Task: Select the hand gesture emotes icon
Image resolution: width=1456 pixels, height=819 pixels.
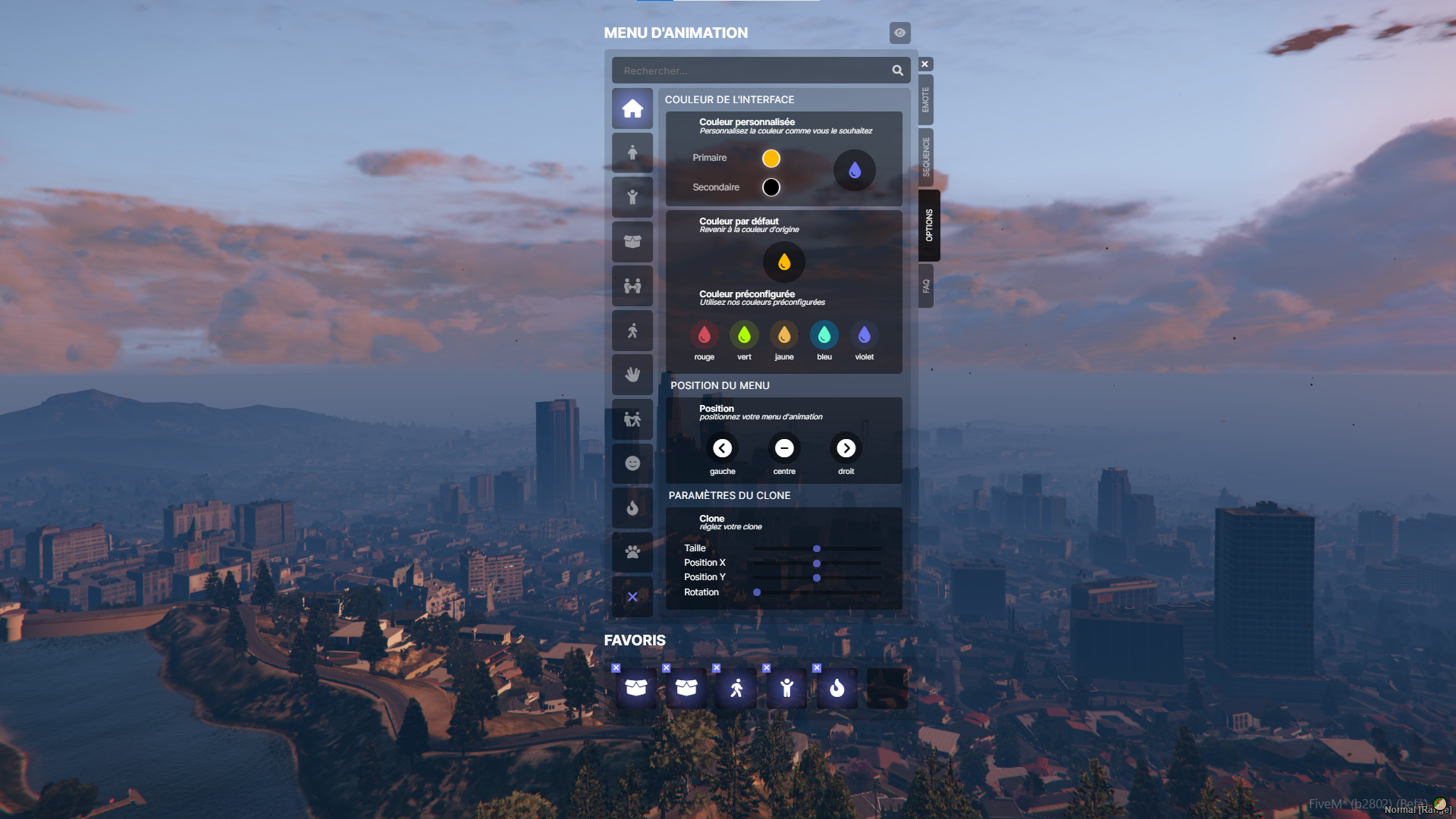Action: (632, 374)
